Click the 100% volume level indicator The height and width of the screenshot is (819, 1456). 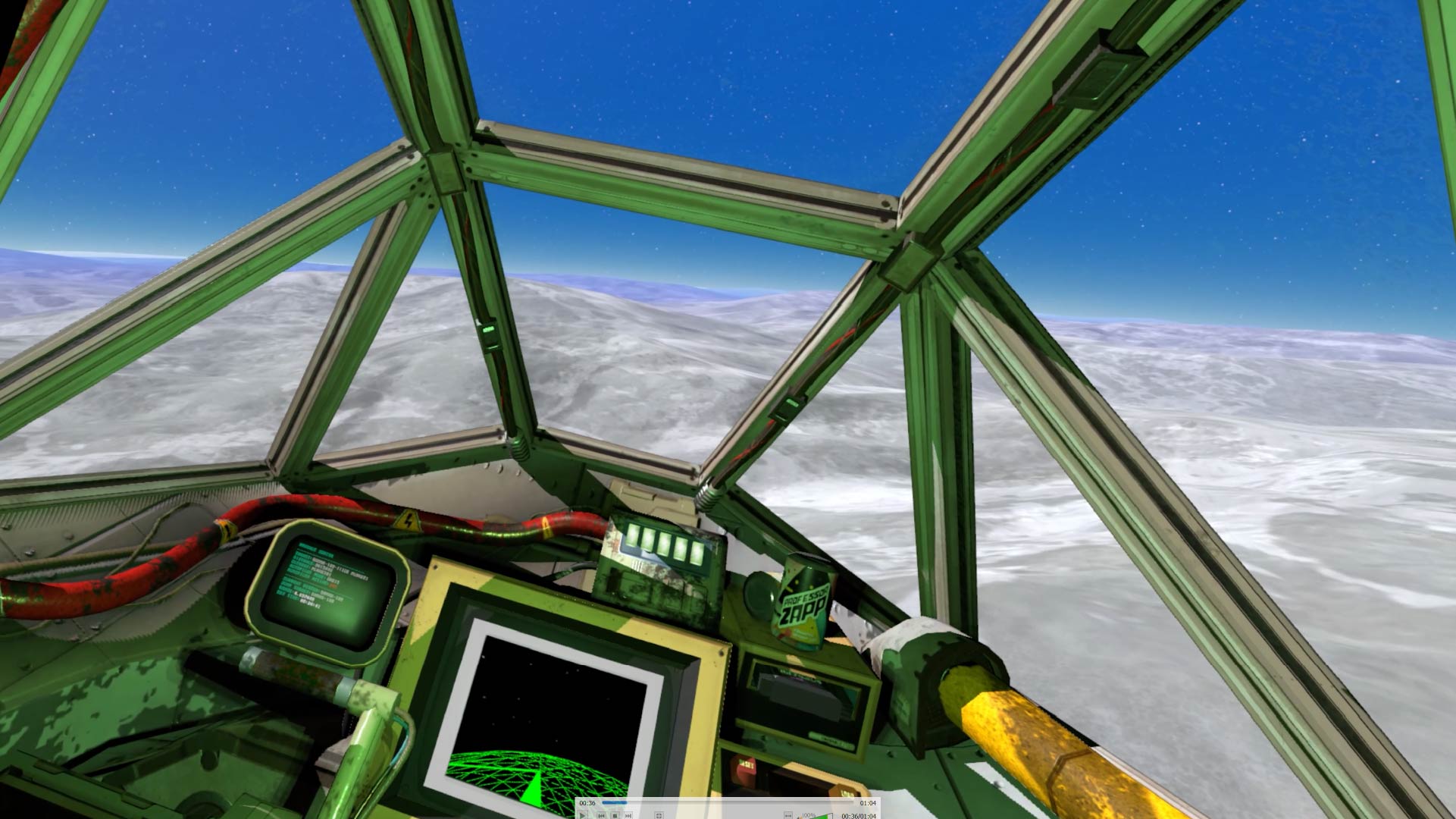808,815
